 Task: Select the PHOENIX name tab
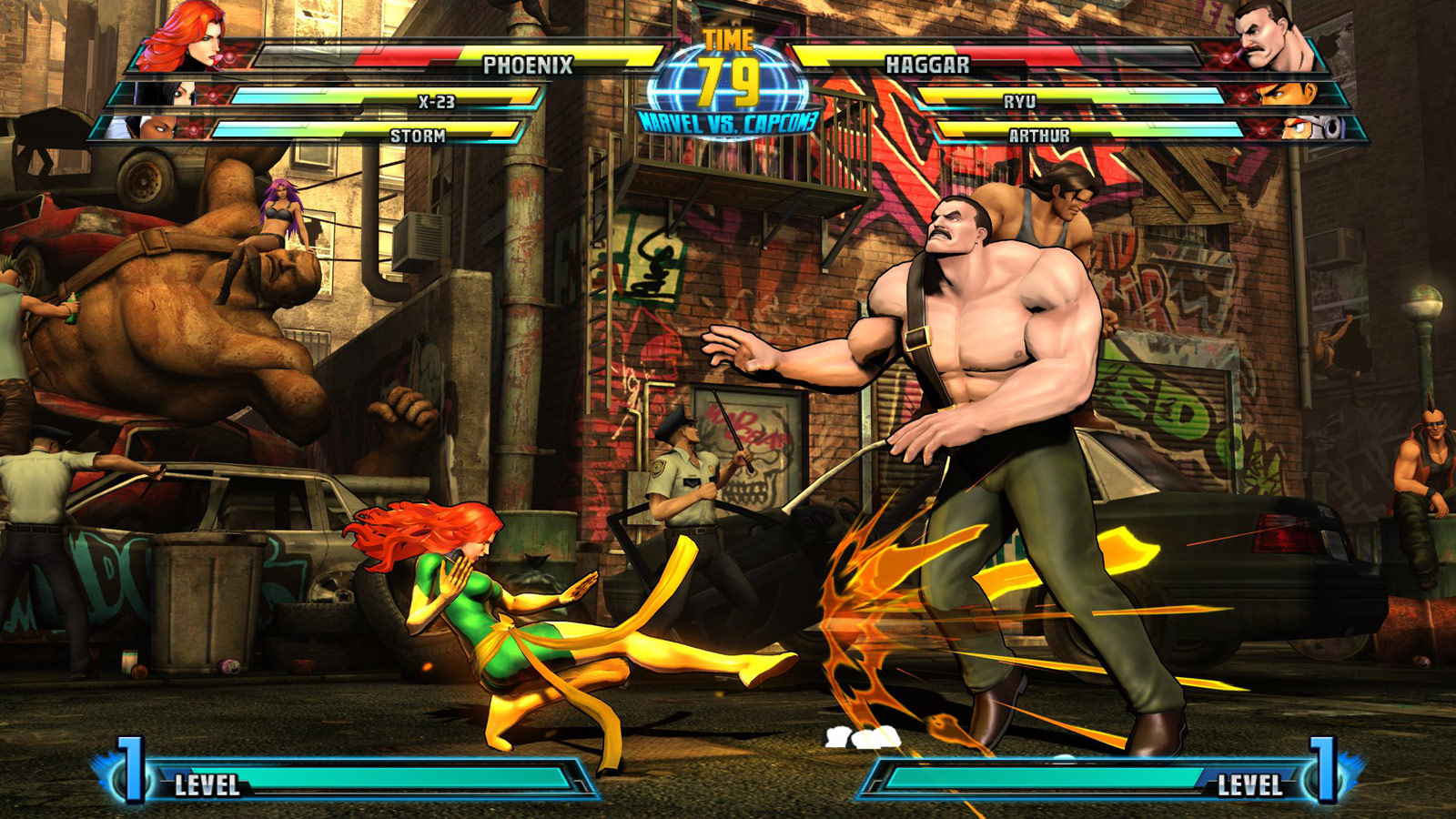point(528,65)
